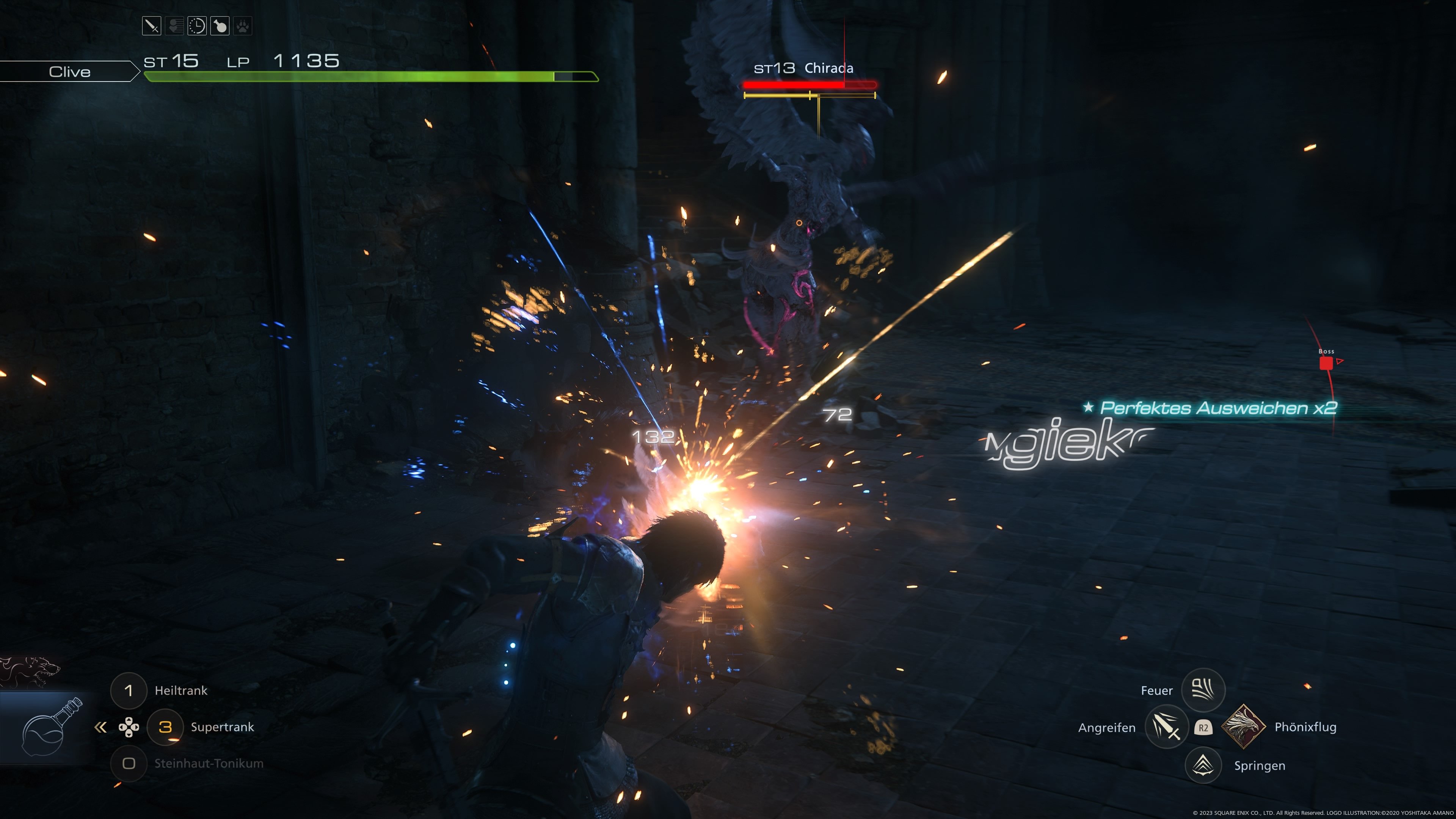Use the Heiltrank item button
This screenshot has width=1456, height=819.
click(129, 690)
